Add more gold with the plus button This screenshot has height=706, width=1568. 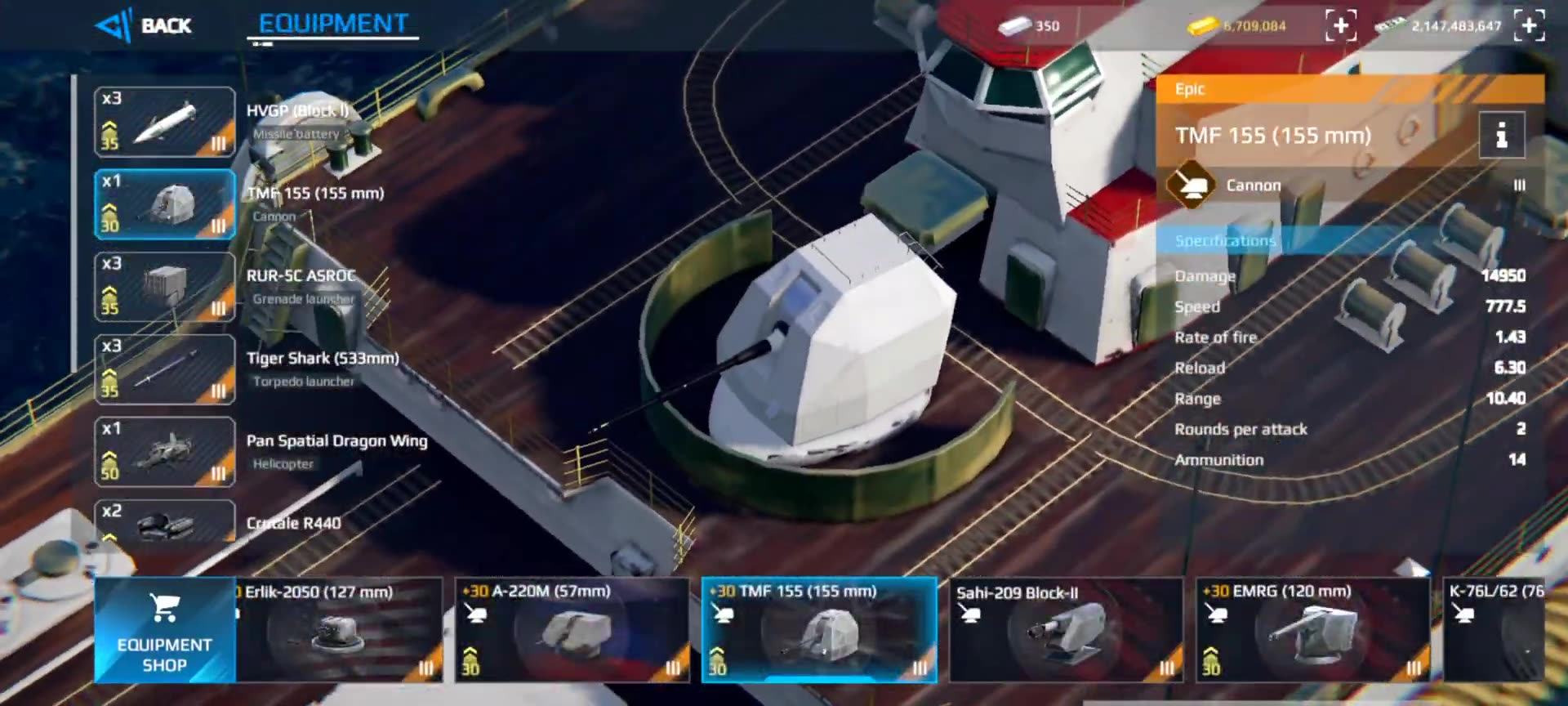point(1341,25)
